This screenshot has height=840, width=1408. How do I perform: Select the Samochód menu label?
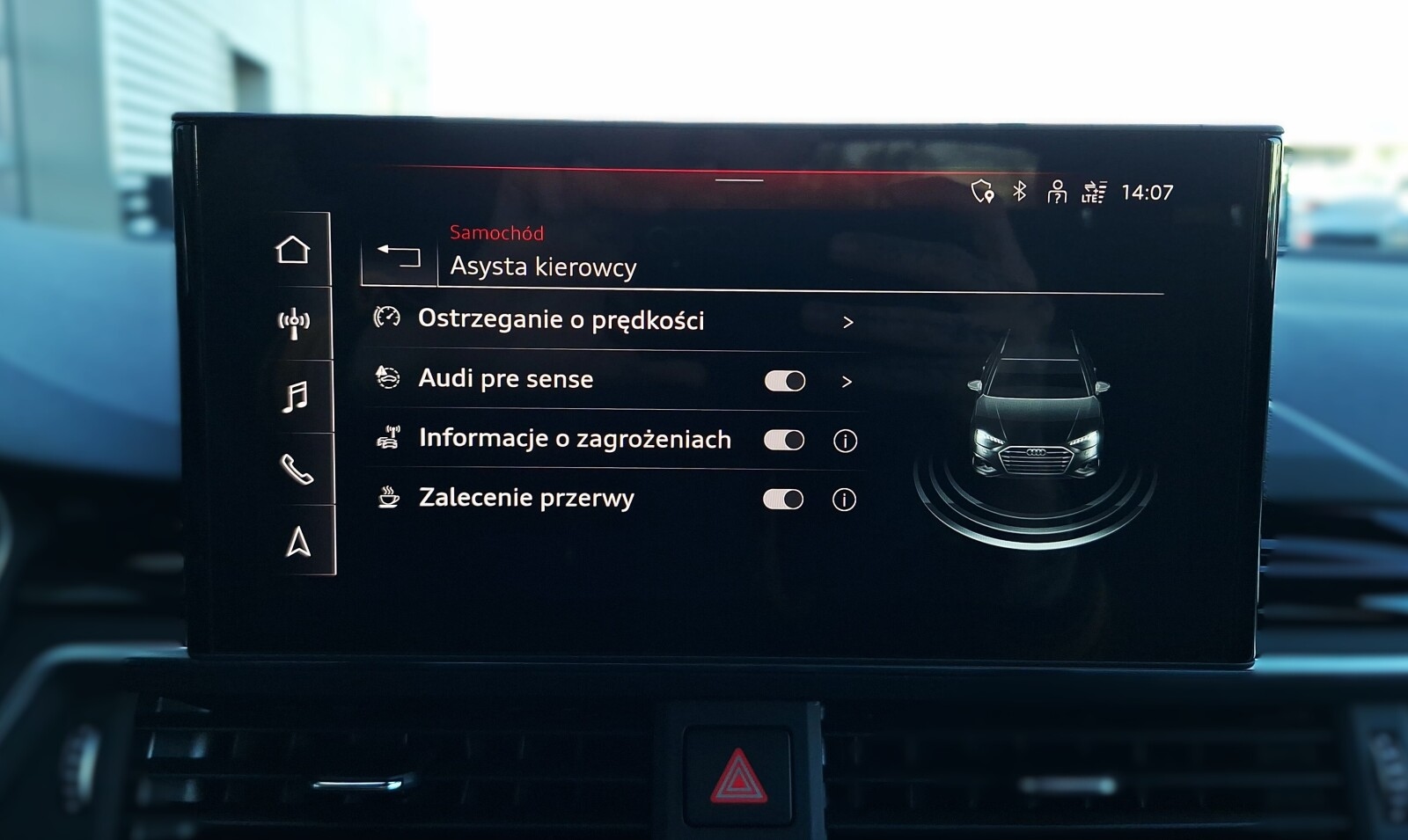pyautogui.click(x=497, y=232)
